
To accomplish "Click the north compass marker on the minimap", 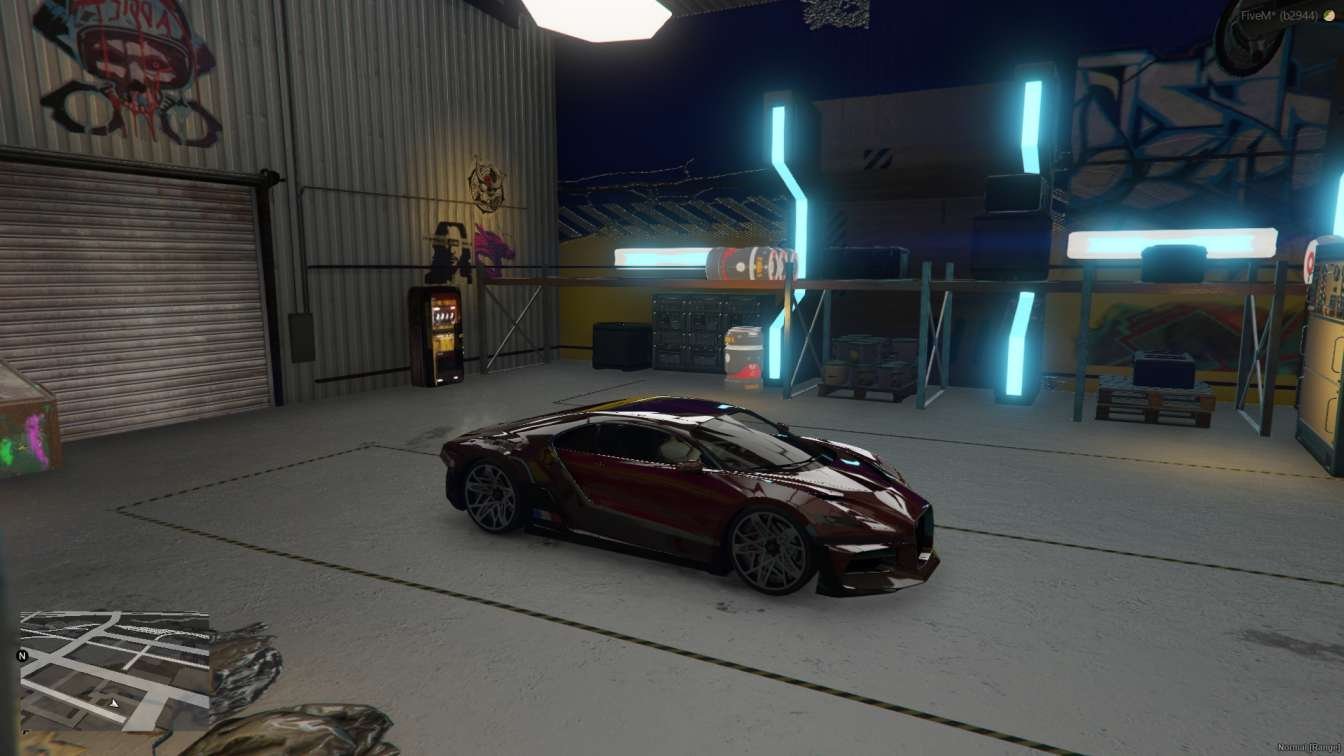I will click(22, 656).
